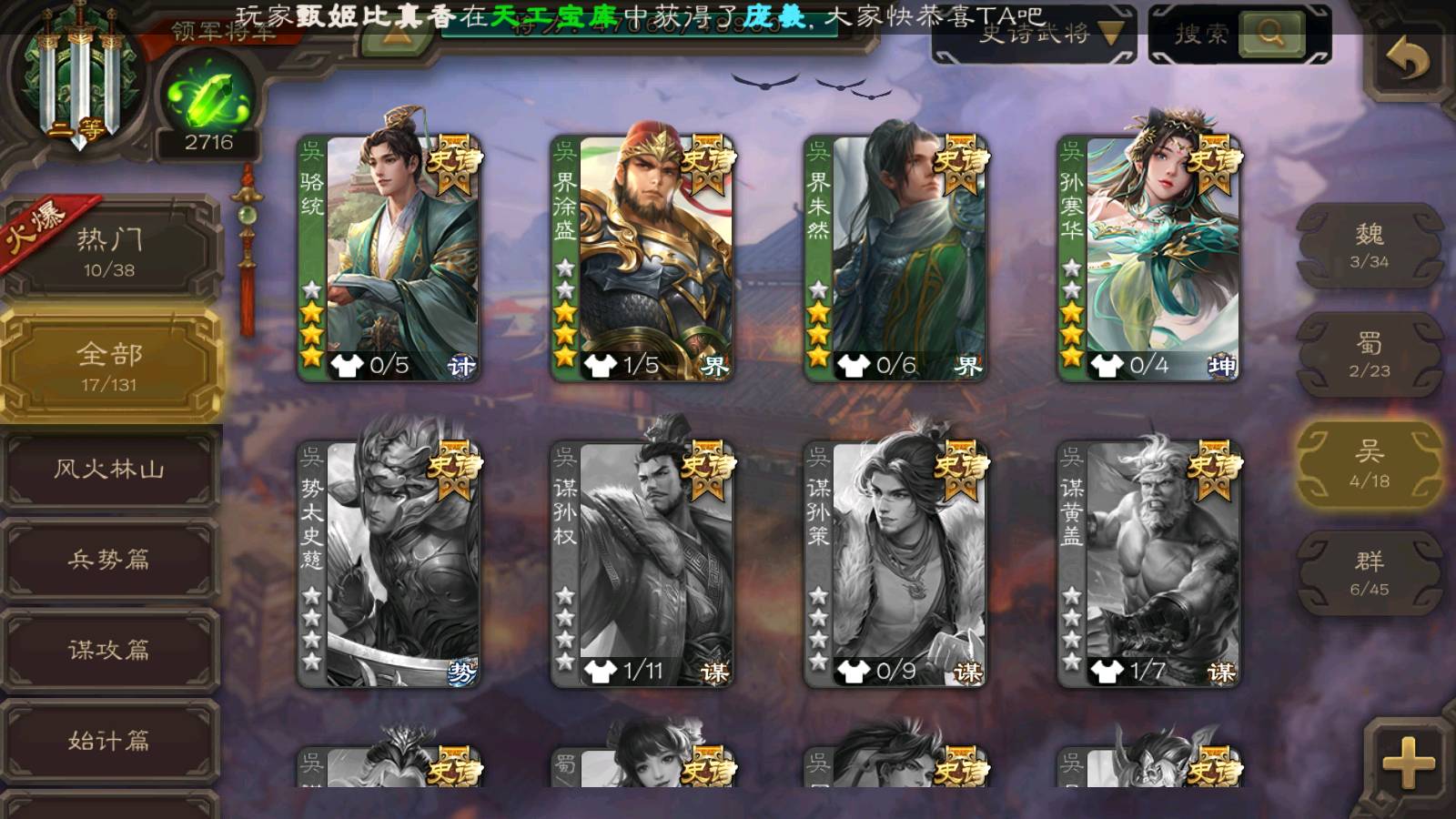Filter heroes by 魏 faction
Screen dimensions: 1456x819
point(1369,246)
